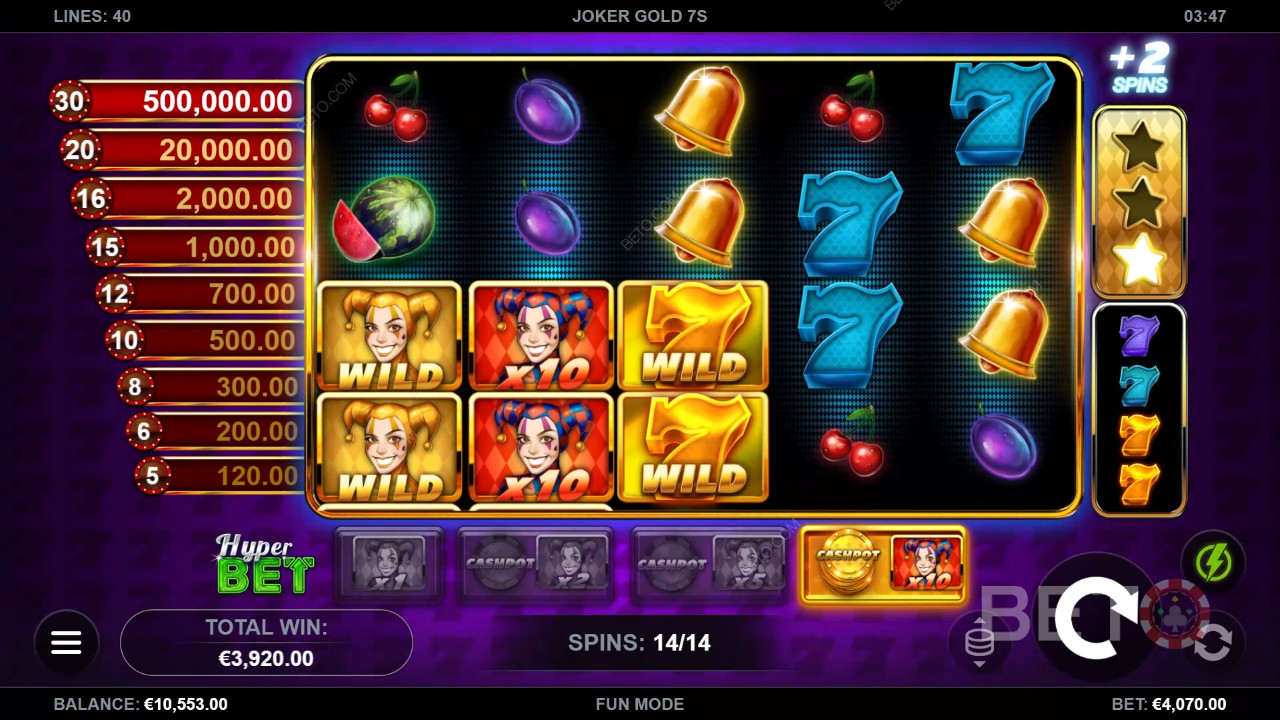The width and height of the screenshot is (1280, 720).
Task: Click the Hyper Bet logo
Action: 264,565
